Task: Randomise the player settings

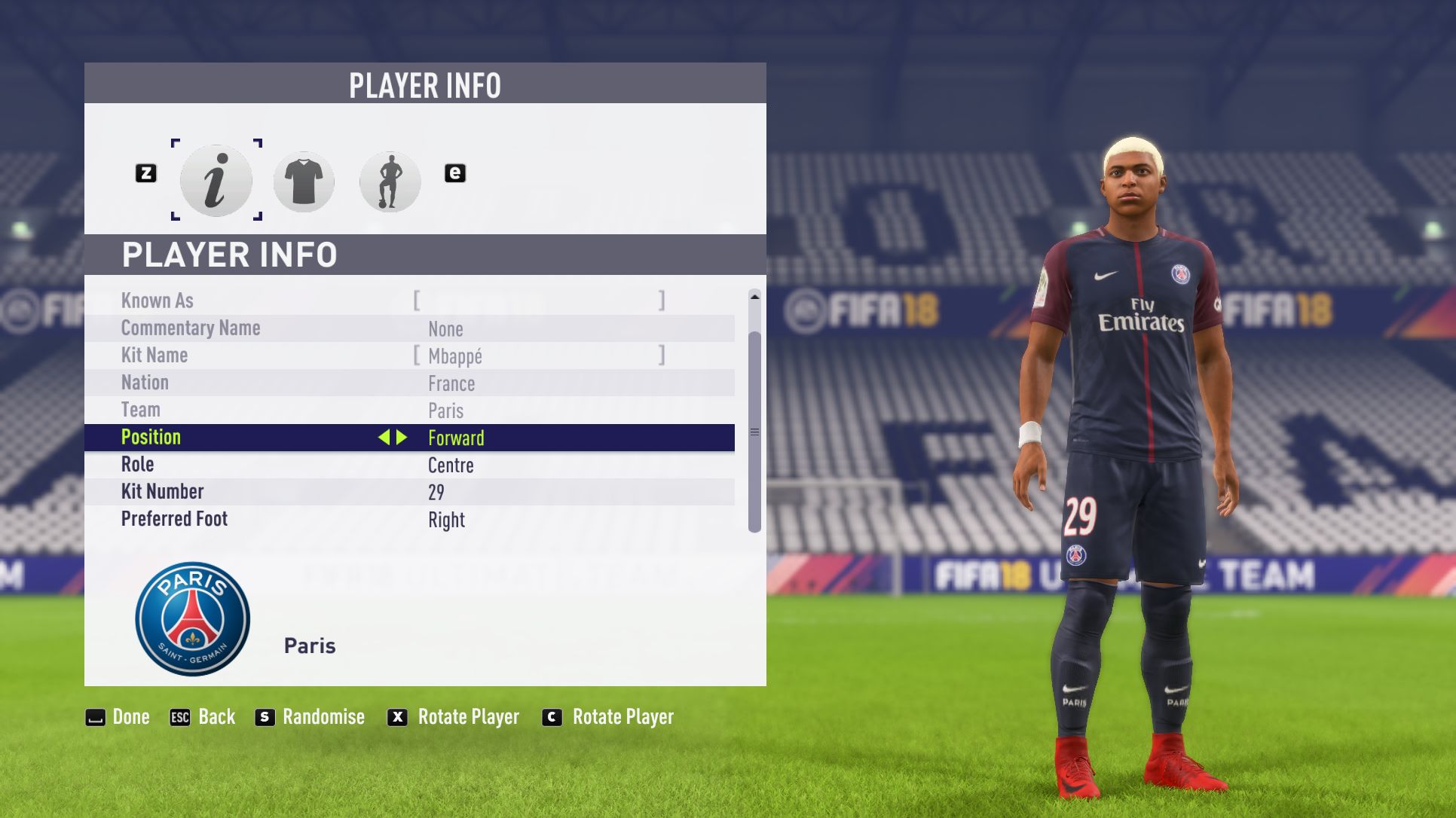Action: tap(310, 717)
